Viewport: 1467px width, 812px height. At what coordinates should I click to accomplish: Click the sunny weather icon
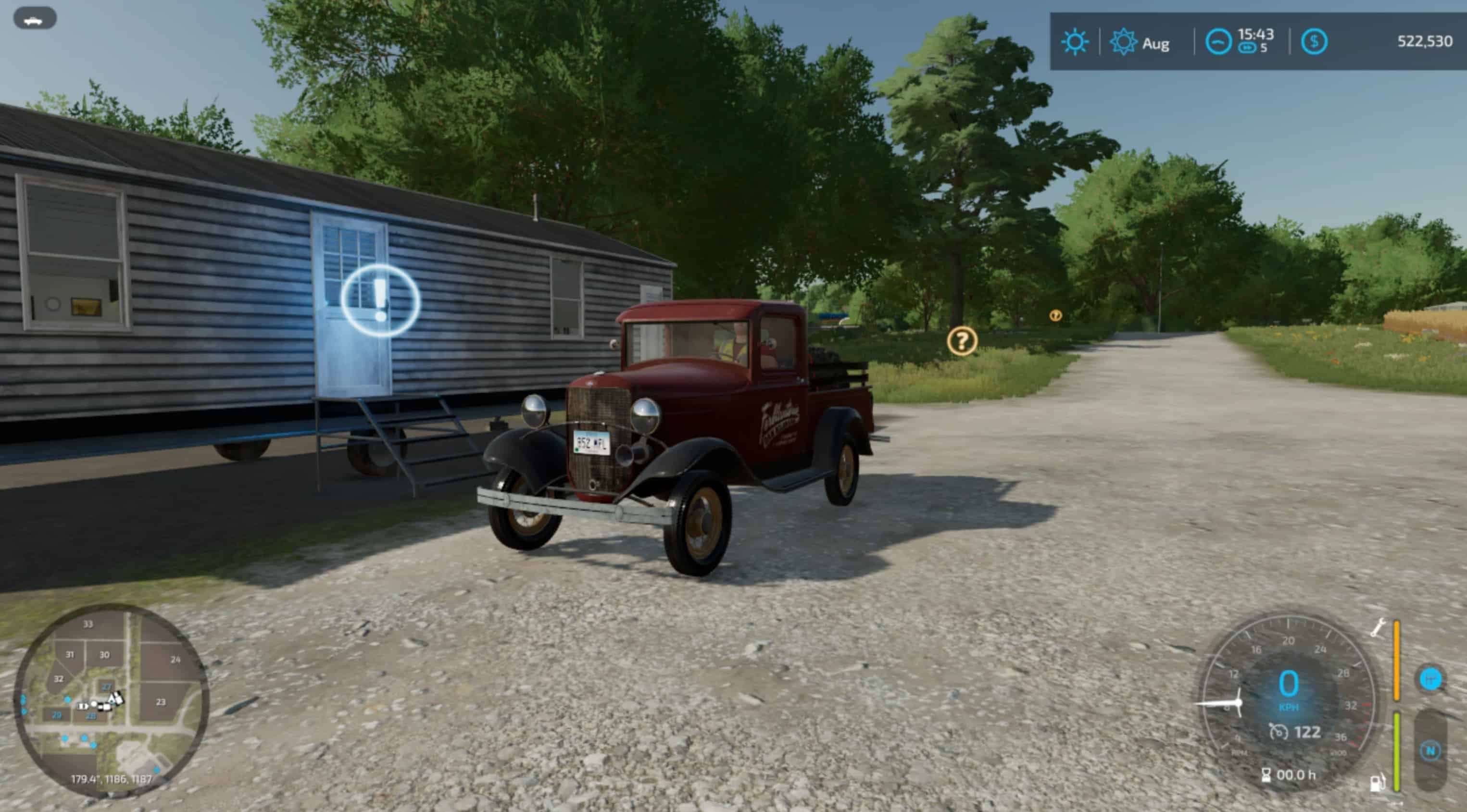pos(1075,42)
